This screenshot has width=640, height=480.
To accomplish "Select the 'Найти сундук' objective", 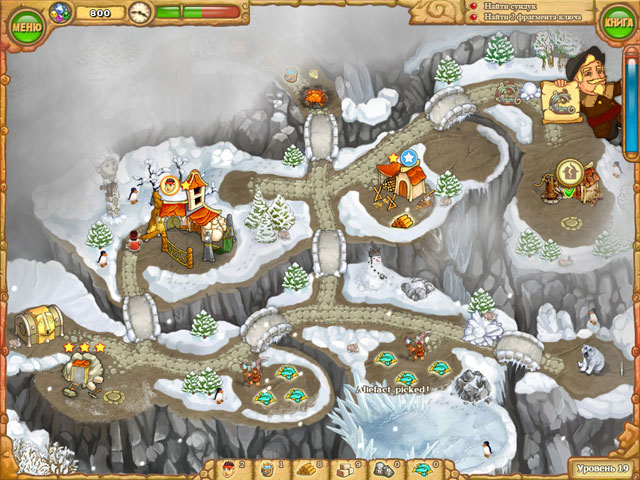I will (x=513, y=5).
